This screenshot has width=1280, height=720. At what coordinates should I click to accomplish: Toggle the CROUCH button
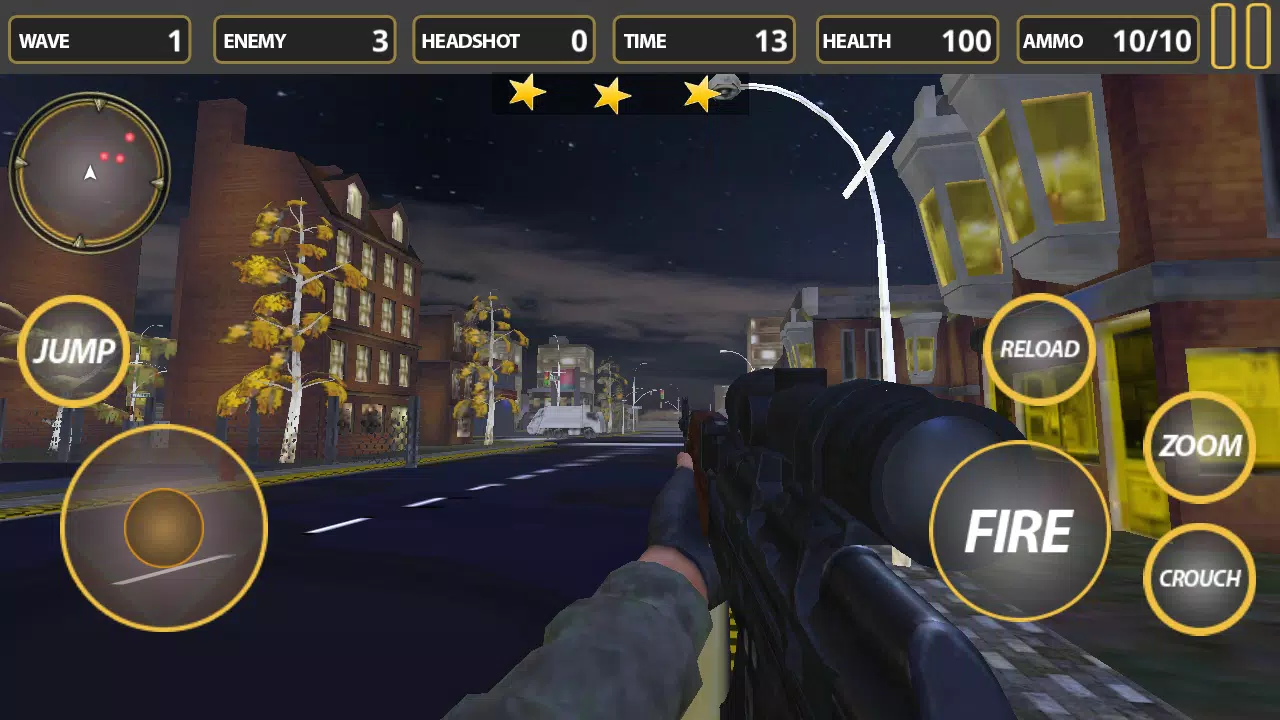point(1199,578)
